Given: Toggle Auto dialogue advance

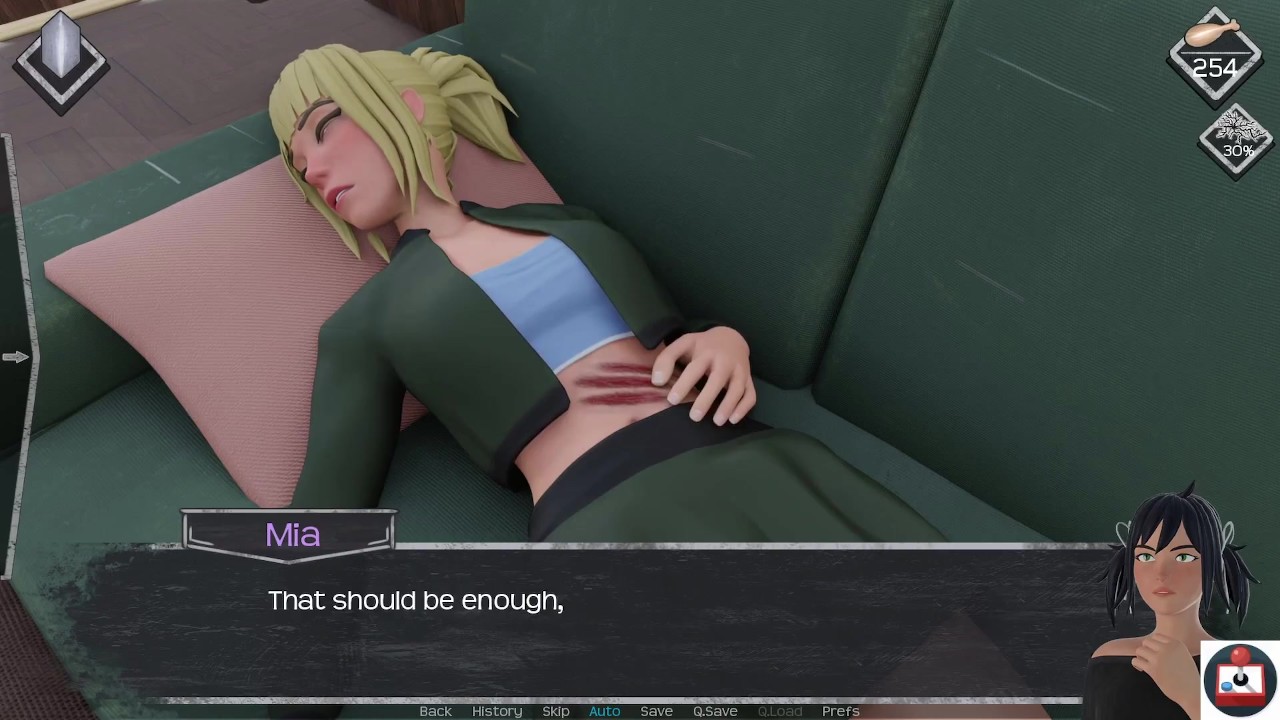Looking at the screenshot, I should [604, 711].
